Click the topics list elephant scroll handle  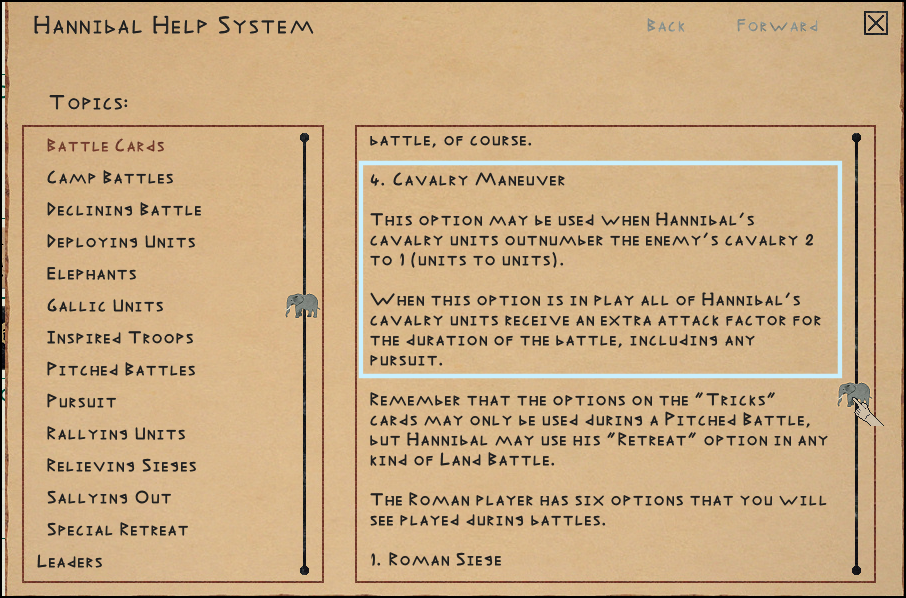click(x=302, y=305)
